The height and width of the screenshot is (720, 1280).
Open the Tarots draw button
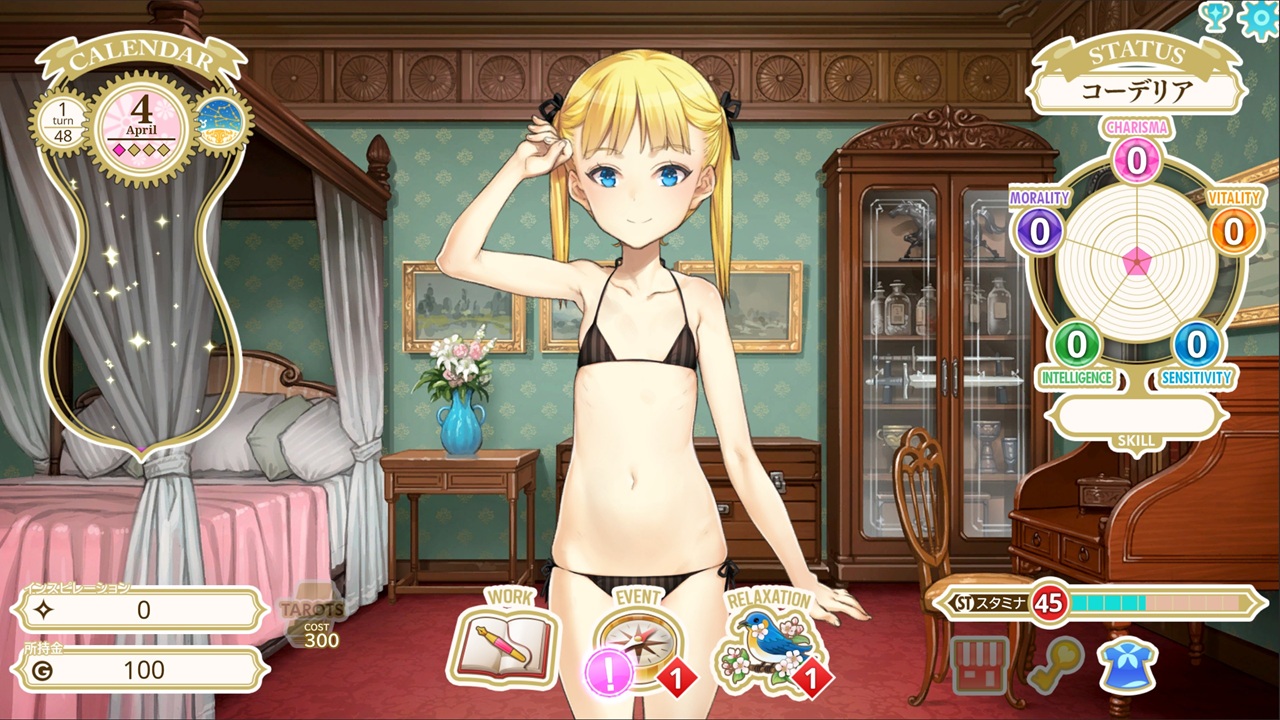(312, 617)
